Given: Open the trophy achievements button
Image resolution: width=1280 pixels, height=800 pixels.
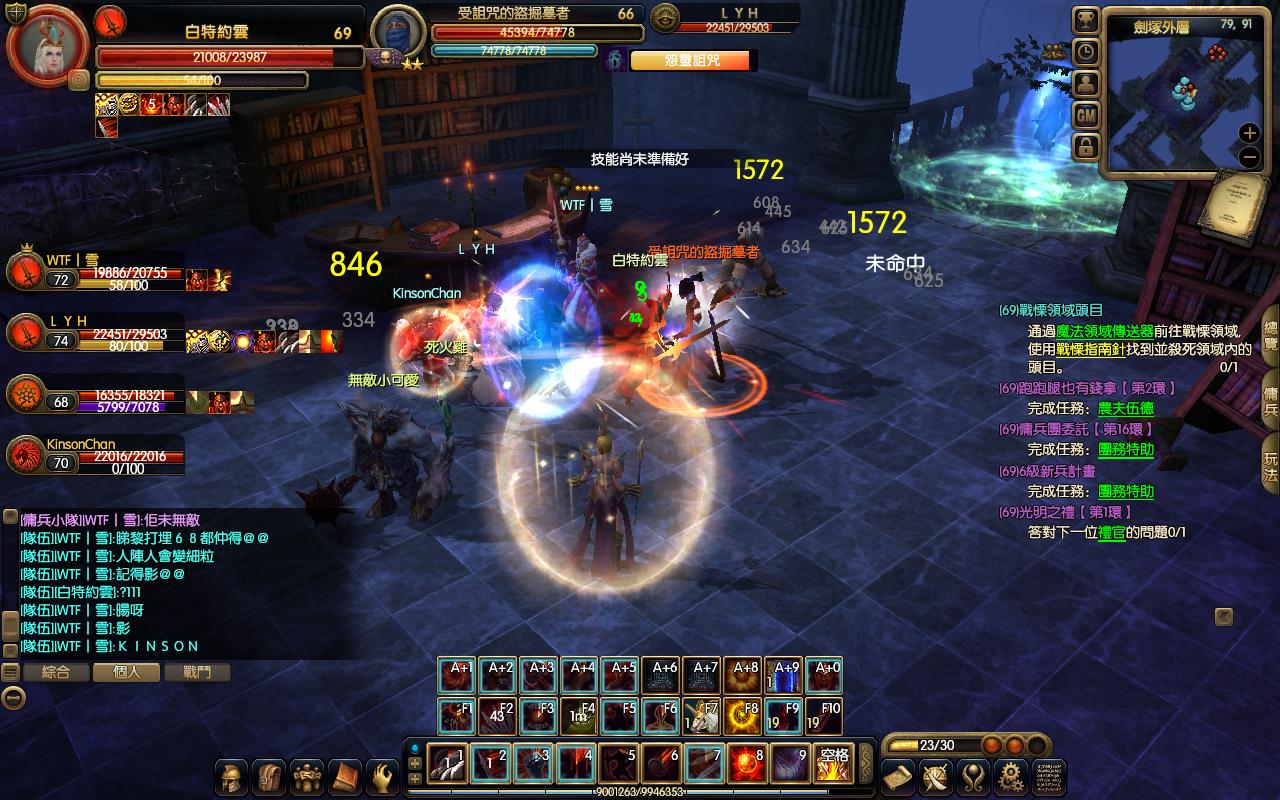Looking at the screenshot, I should [1085, 21].
